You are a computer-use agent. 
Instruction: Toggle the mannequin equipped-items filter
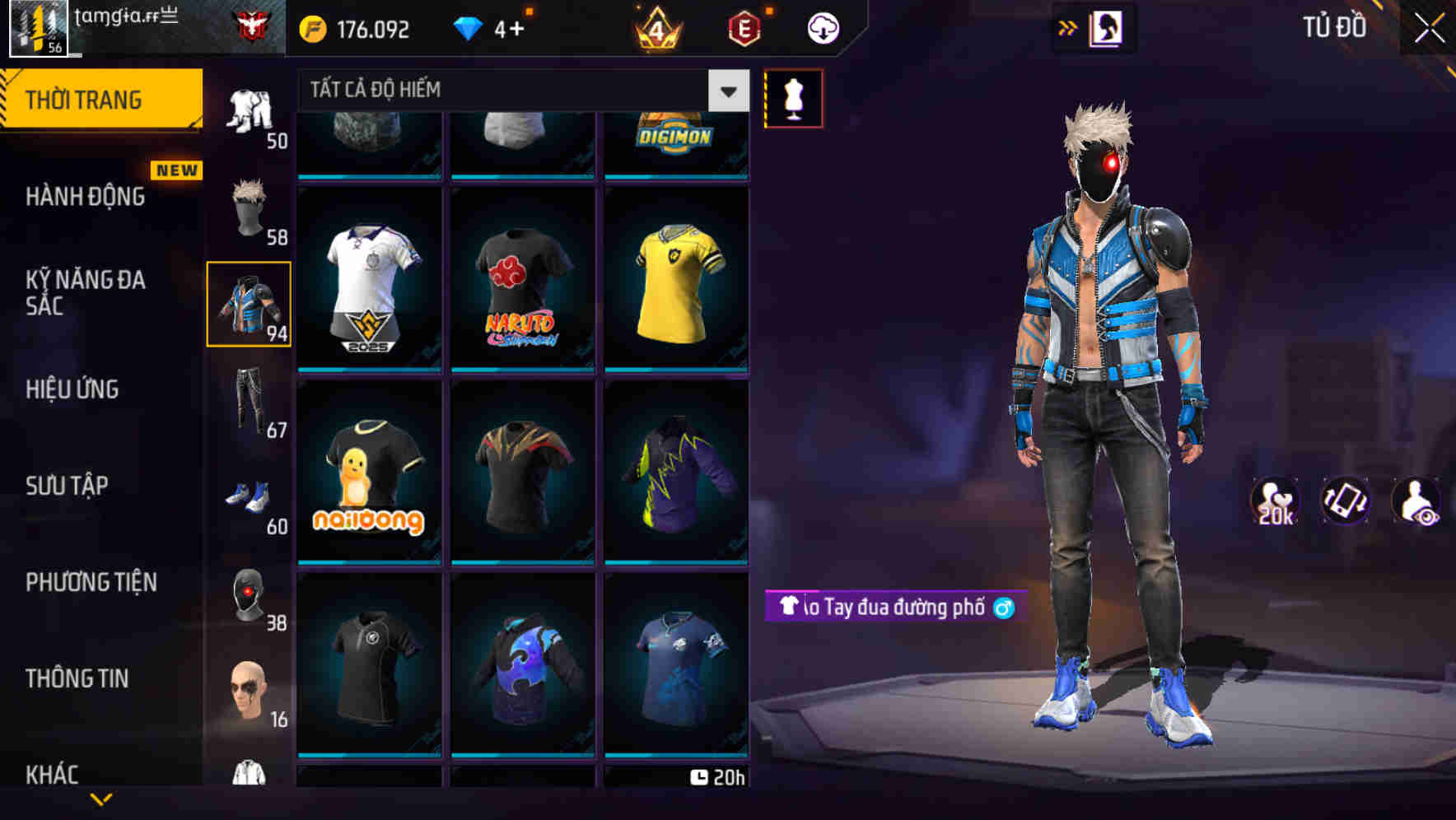tap(793, 98)
